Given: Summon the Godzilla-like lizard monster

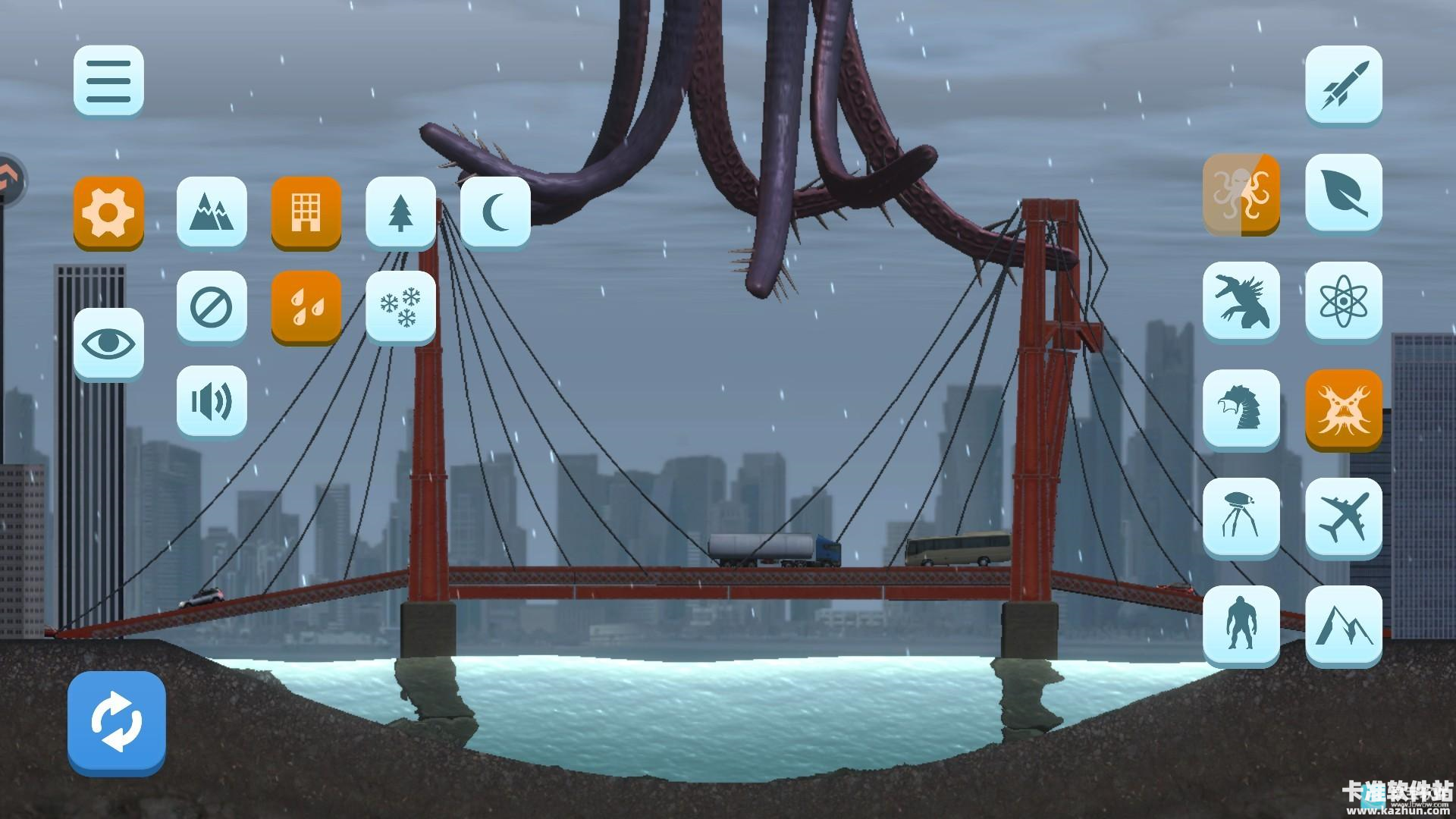Looking at the screenshot, I should point(1241,300).
